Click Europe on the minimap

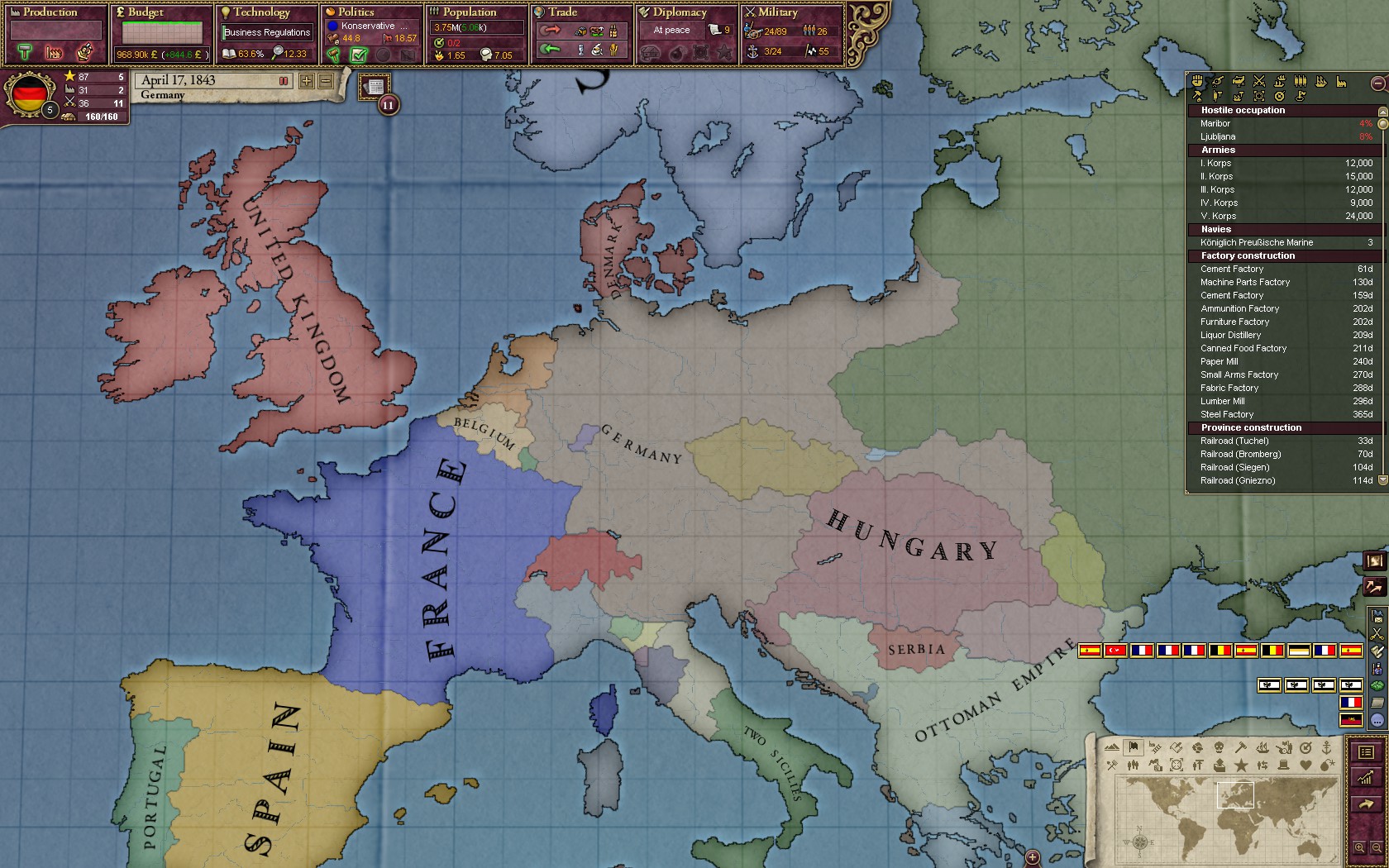point(1236,795)
